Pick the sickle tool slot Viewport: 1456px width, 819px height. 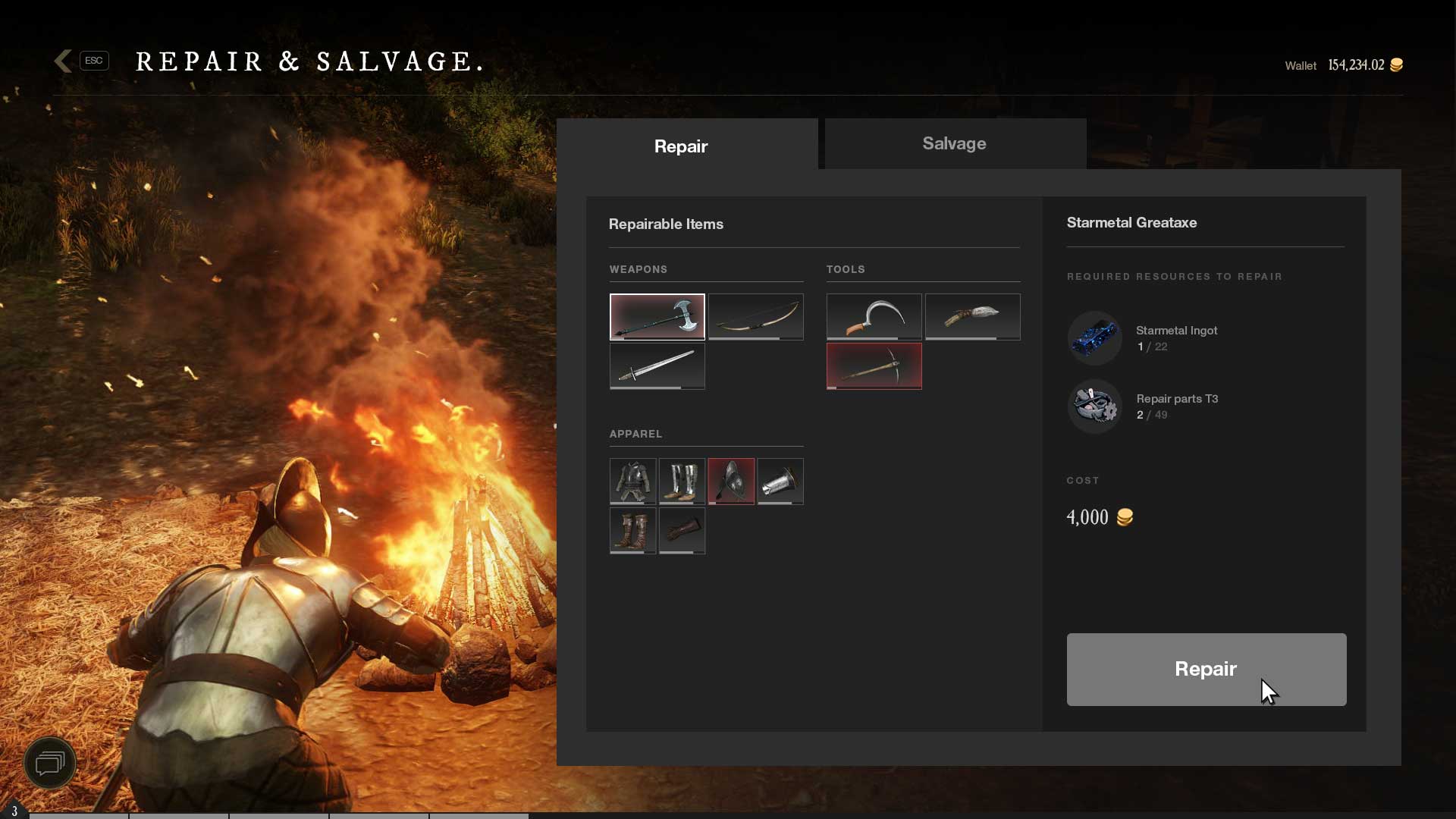tap(874, 316)
